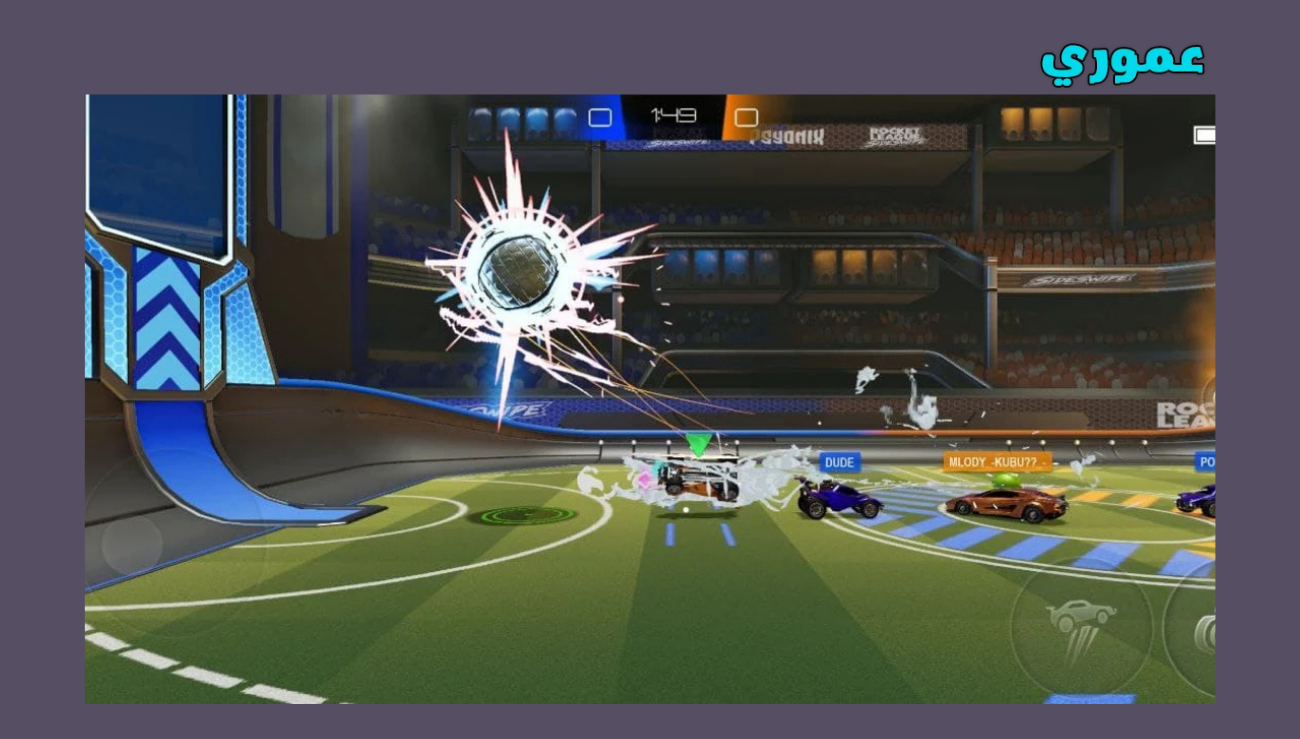Tap the DUDE player nameplate
This screenshot has height=739, width=1300.
click(838, 462)
